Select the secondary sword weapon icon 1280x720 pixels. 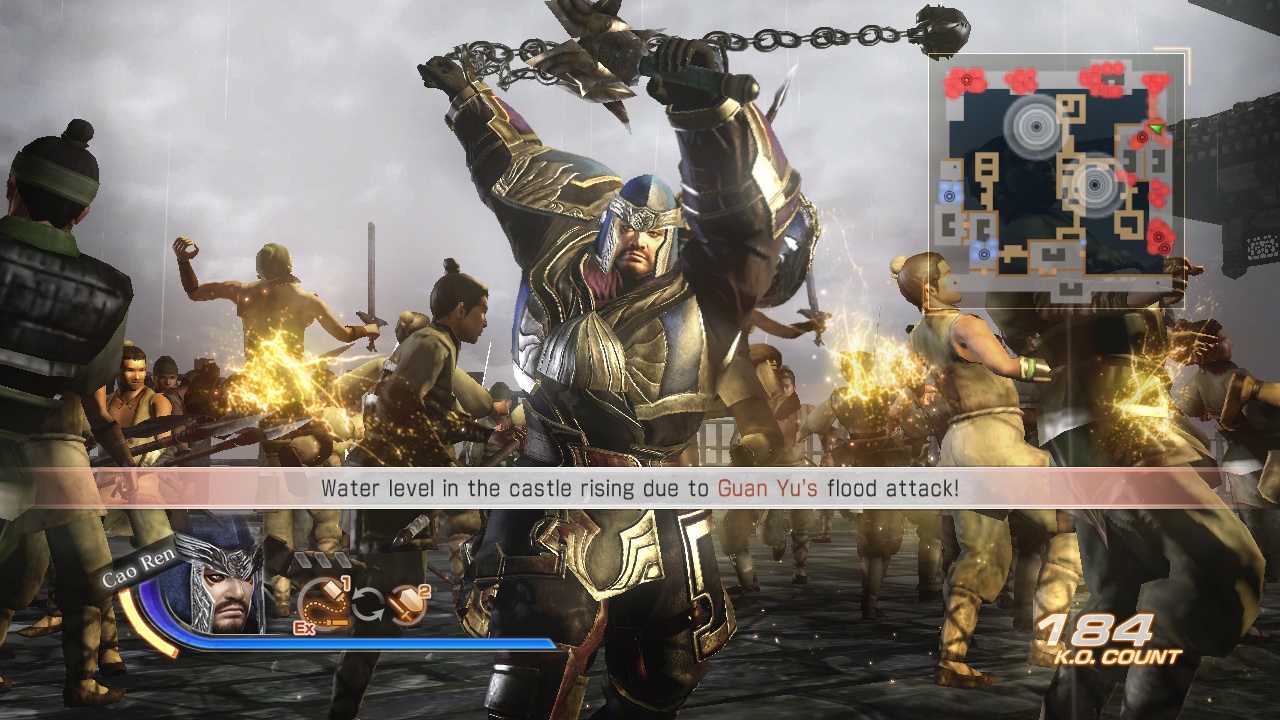pyautogui.click(x=408, y=604)
